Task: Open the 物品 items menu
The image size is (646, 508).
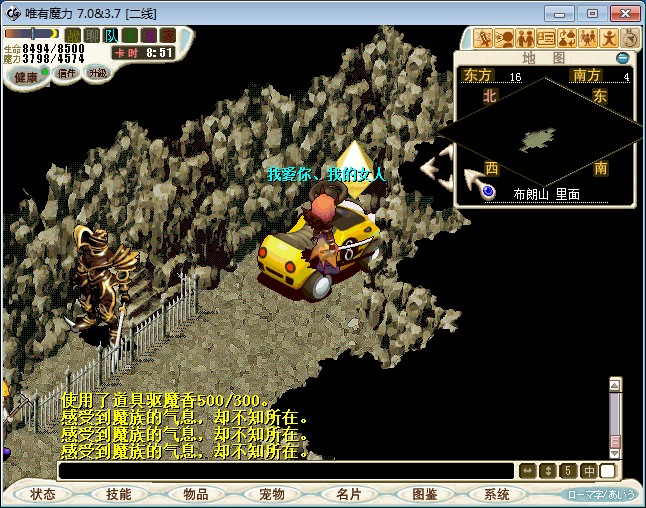Action: [195, 494]
